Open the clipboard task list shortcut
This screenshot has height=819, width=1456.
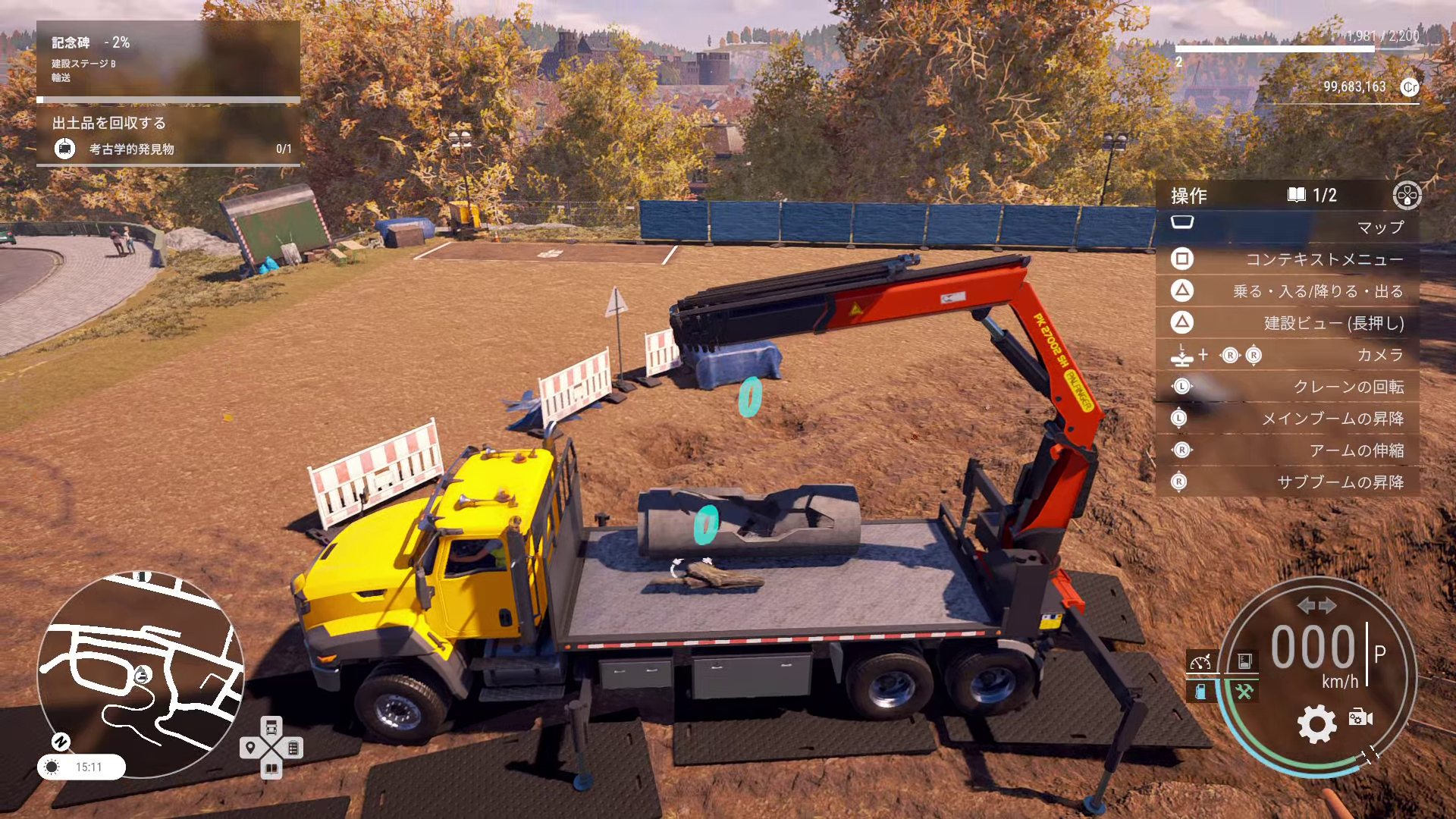[x=293, y=748]
